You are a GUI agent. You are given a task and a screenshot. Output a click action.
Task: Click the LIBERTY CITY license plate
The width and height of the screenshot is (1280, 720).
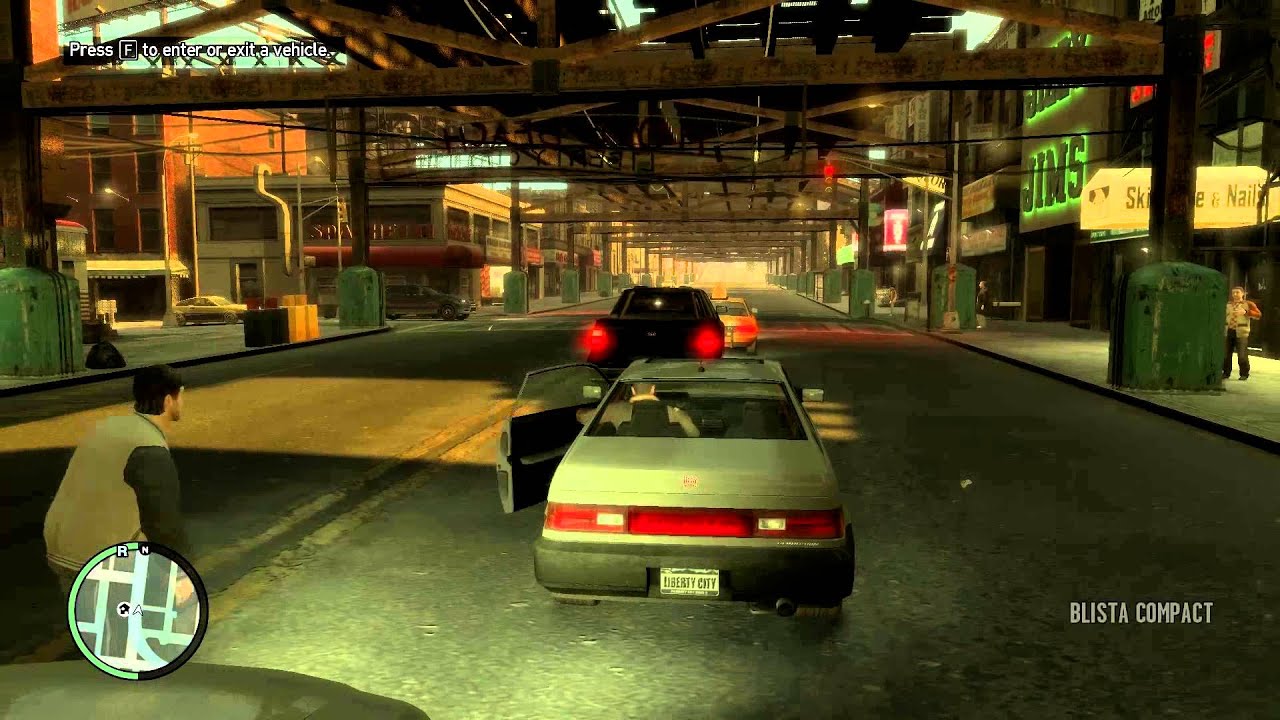(691, 582)
